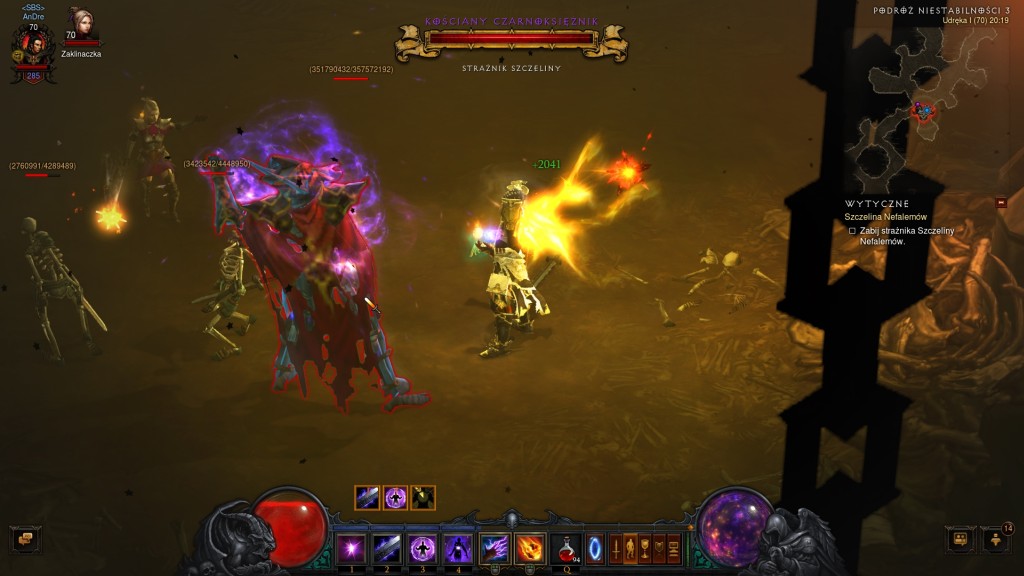This screenshot has height=576, width=1024.
Task: Drink the red health potion
Action: tap(567, 548)
